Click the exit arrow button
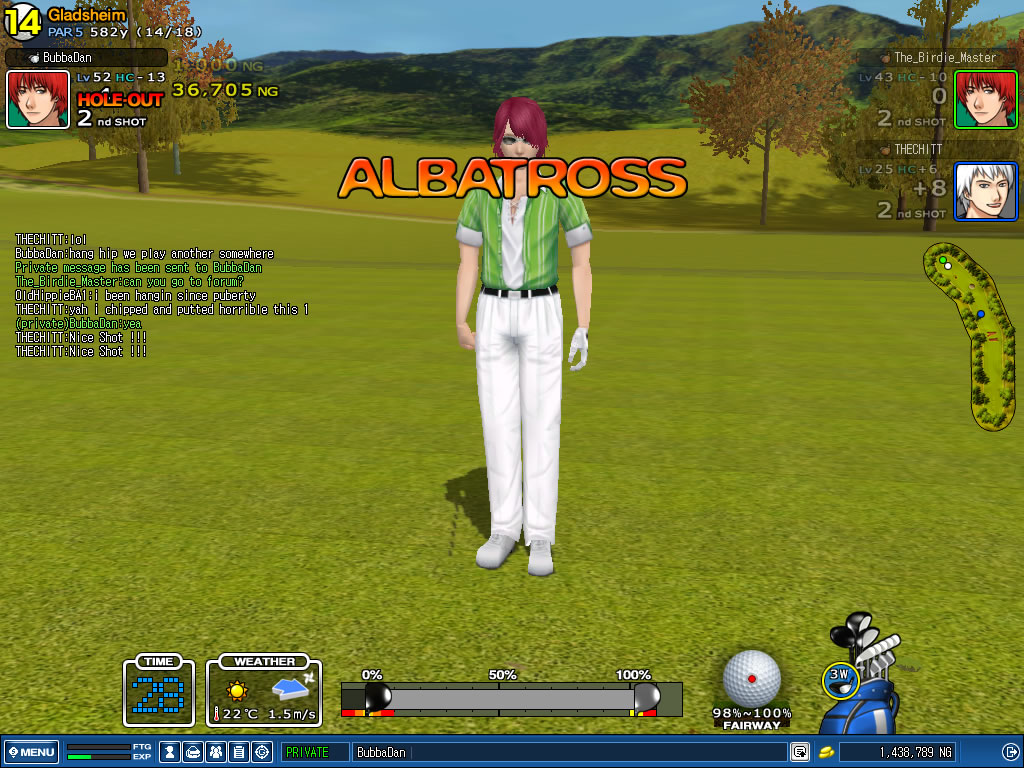Image resolution: width=1024 pixels, height=768 pixels. [x=1010, y=752]
